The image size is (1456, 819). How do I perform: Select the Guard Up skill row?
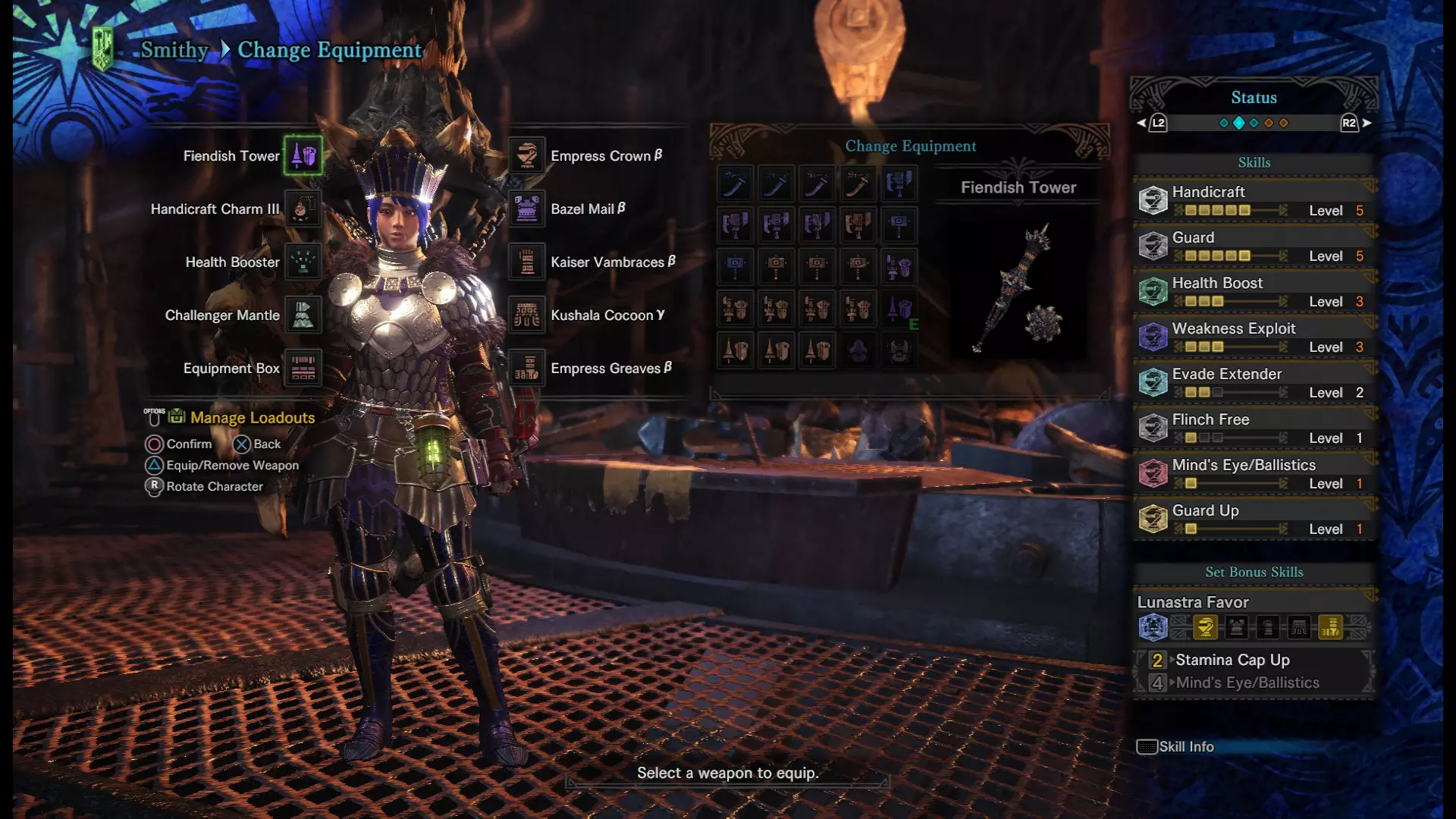(1254, 519)
